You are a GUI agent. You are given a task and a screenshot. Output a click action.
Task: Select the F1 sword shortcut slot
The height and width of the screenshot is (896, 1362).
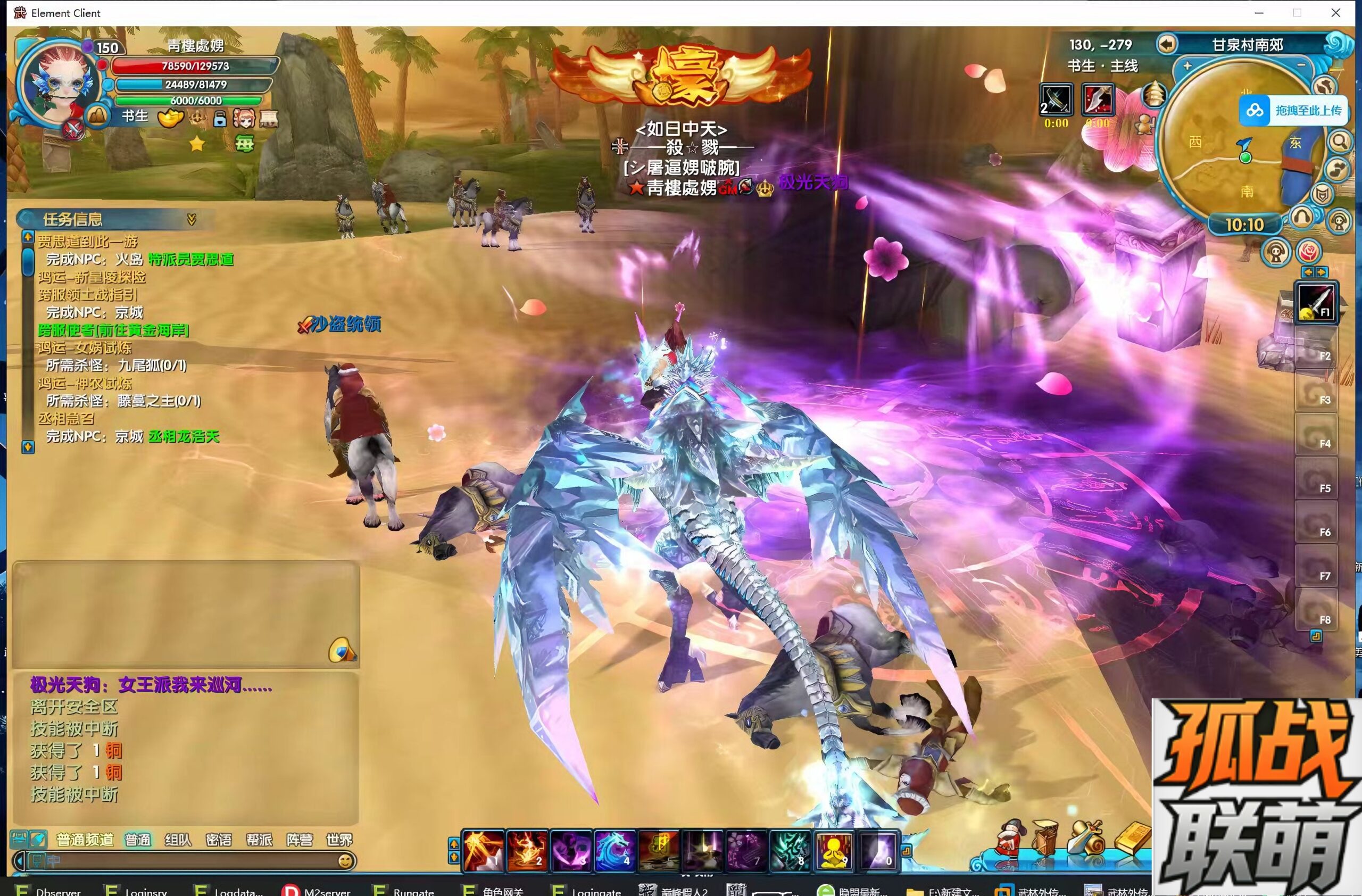pyautogui.click(x=1316, y=303)
